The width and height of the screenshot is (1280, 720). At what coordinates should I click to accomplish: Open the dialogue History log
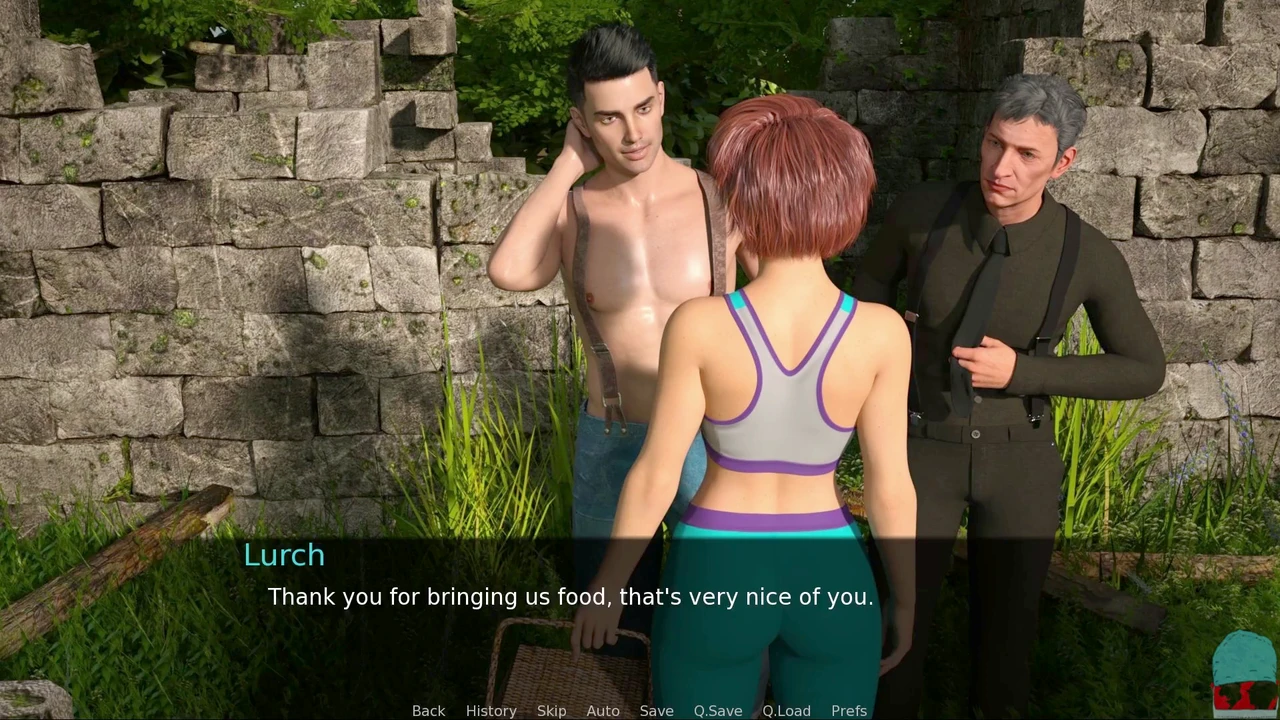(491, 710)
